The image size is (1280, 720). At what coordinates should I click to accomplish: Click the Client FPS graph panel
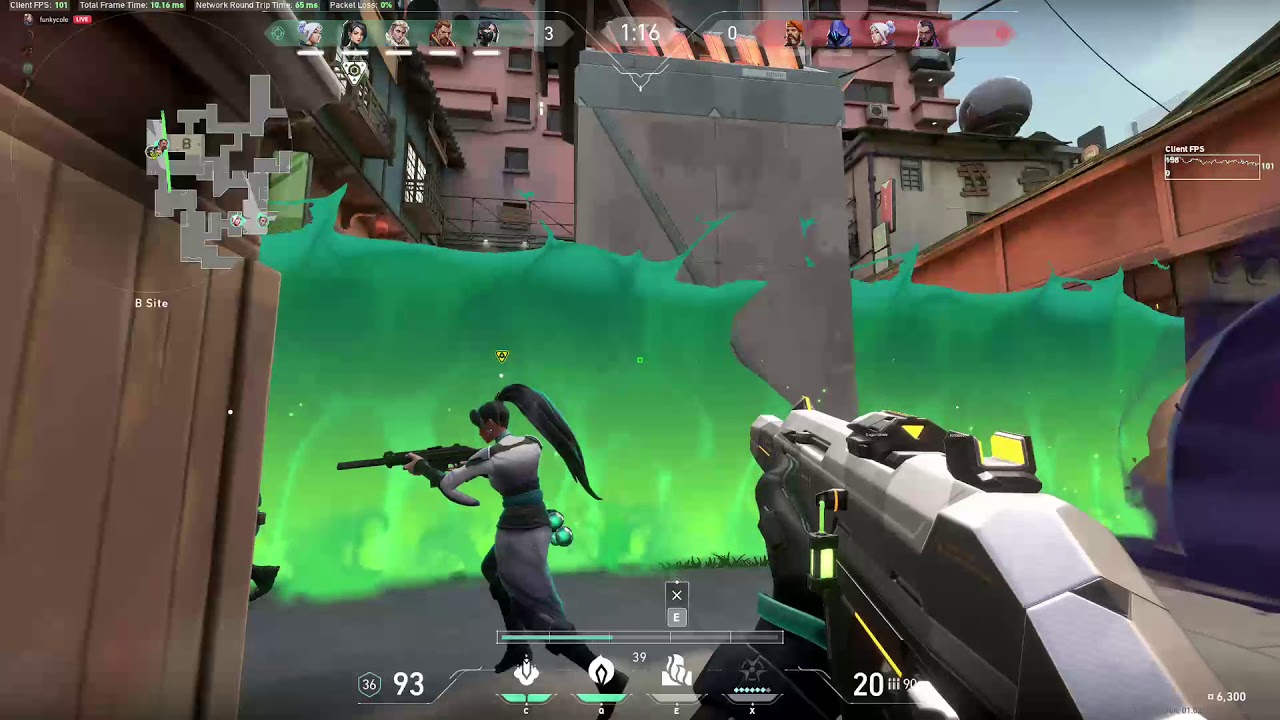click(x=1211, y=165)
